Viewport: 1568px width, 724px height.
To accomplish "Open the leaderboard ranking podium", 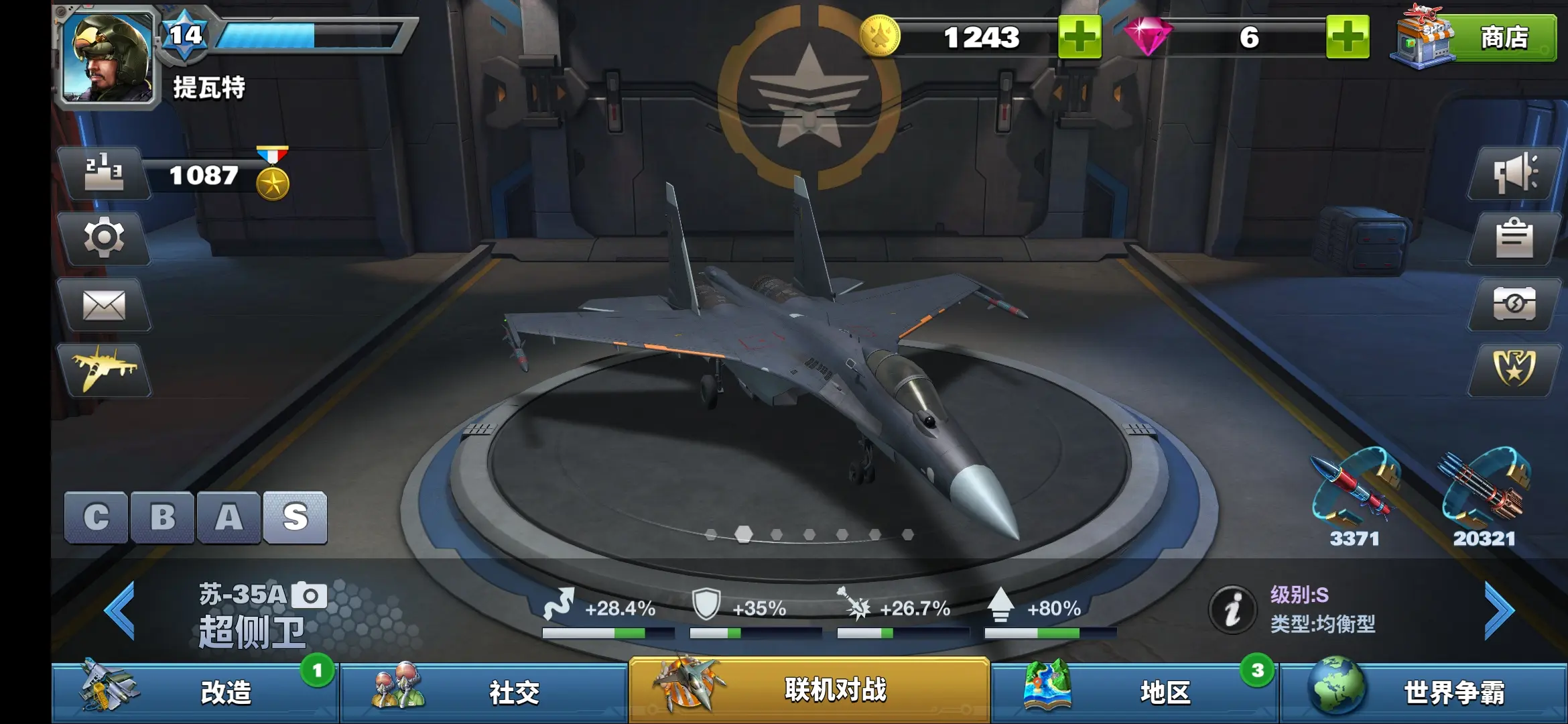I will (105, 173).
